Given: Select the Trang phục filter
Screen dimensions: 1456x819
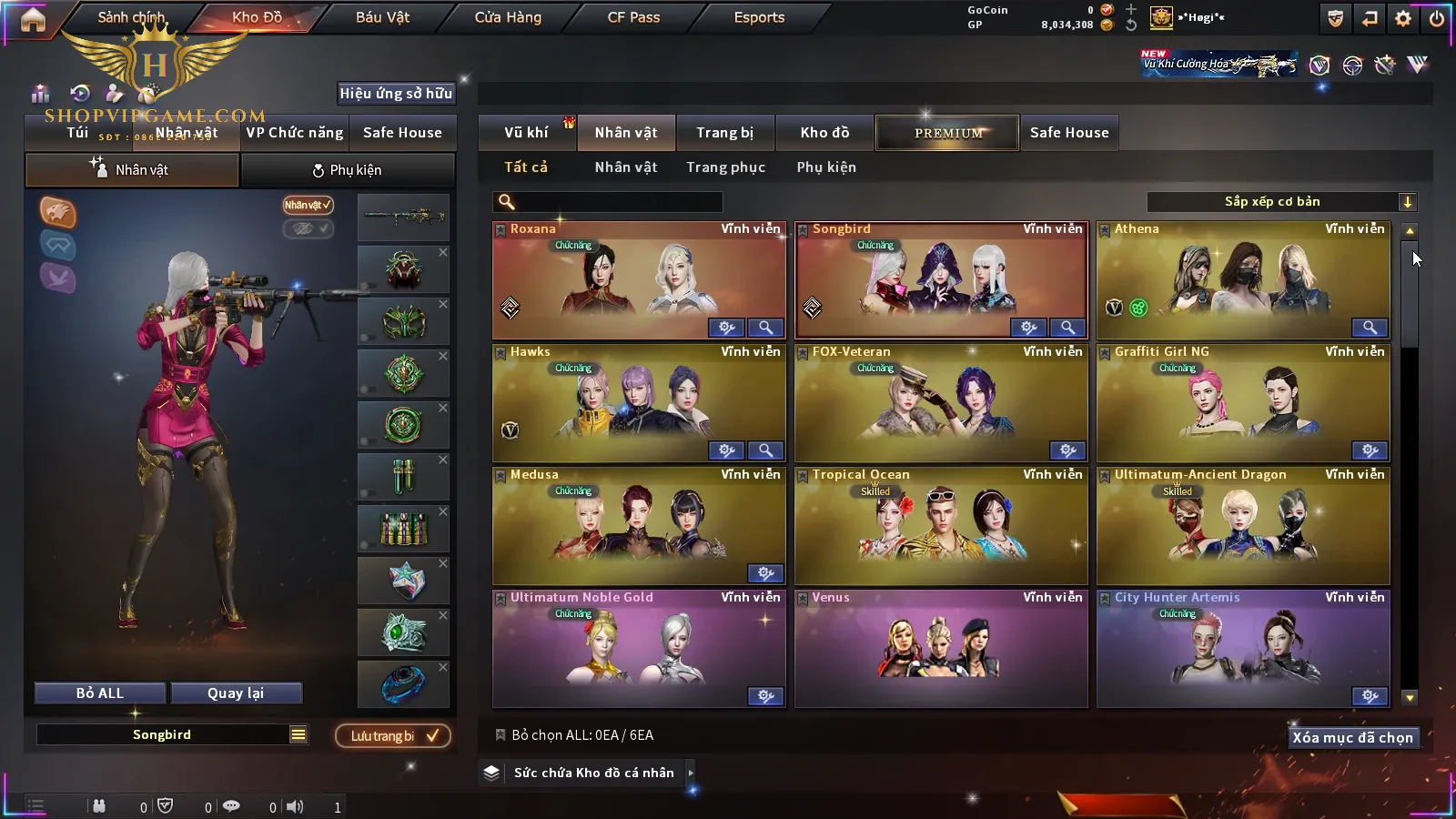Looking at the screenshot, I should coord(725,167).
